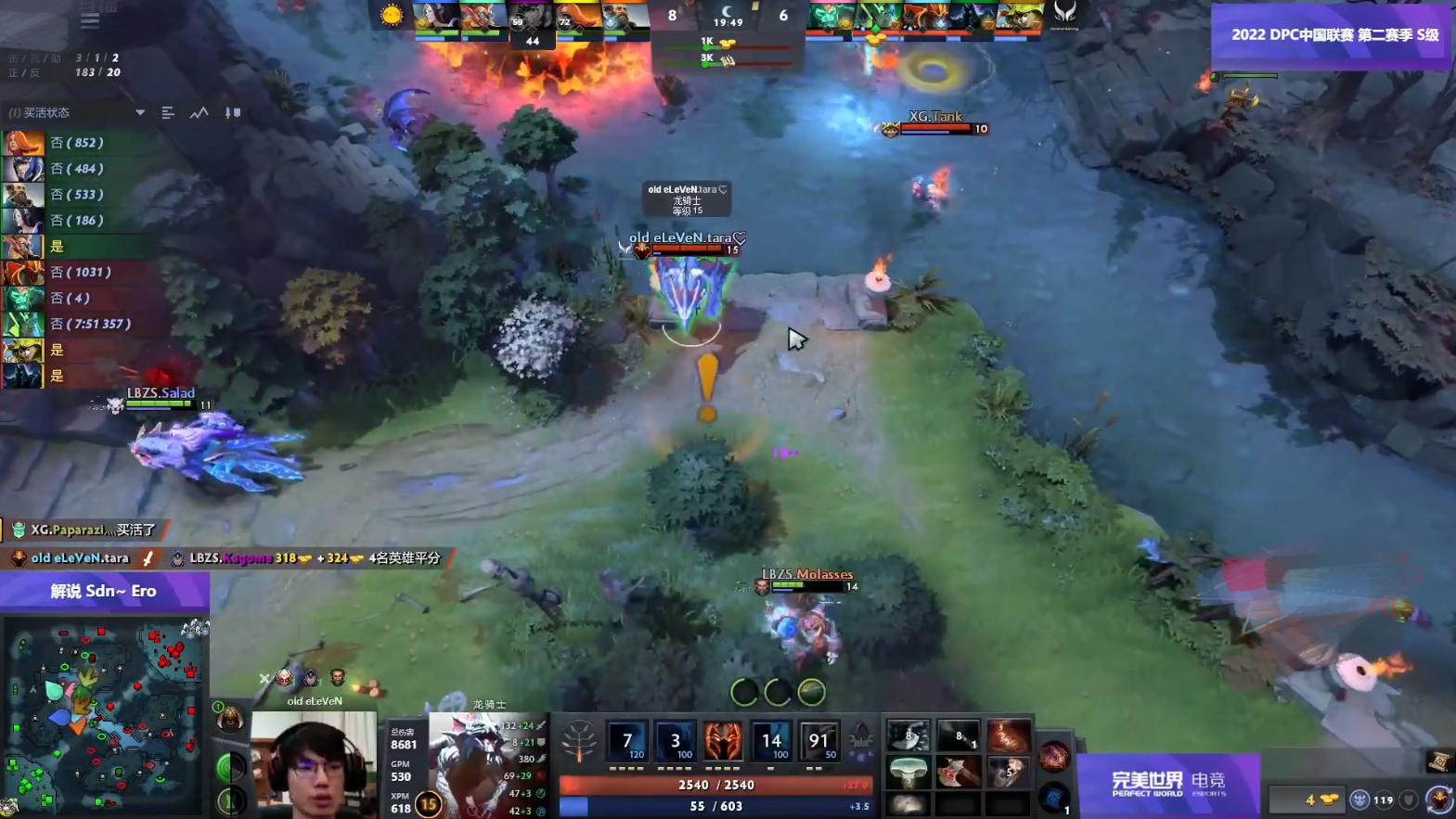Open the 买活状态 dropdown arrow
Viewport: 1456px width, 819px height.
point(139,112)
